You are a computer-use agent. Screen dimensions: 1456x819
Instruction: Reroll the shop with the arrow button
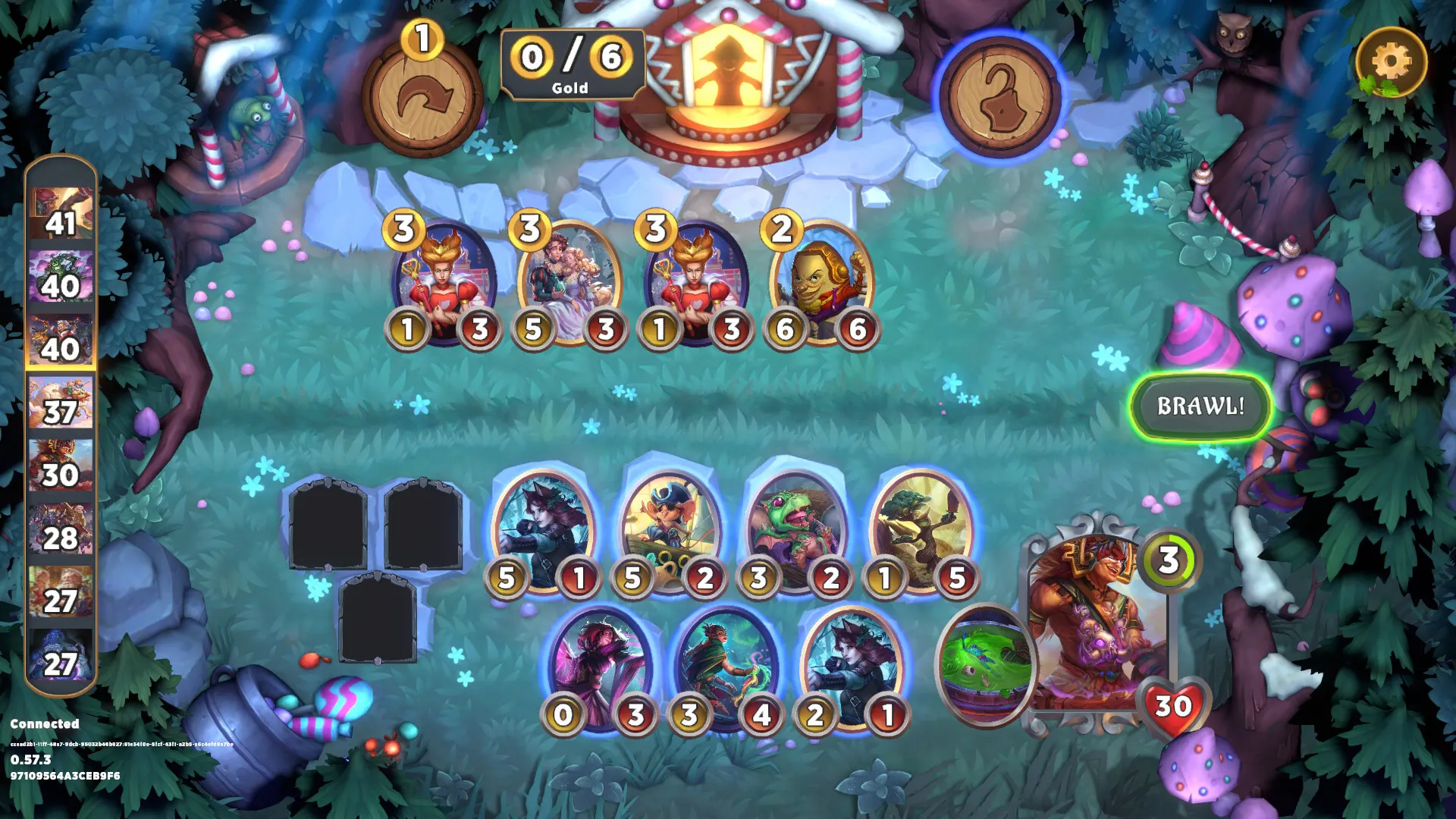coord(422,99)
